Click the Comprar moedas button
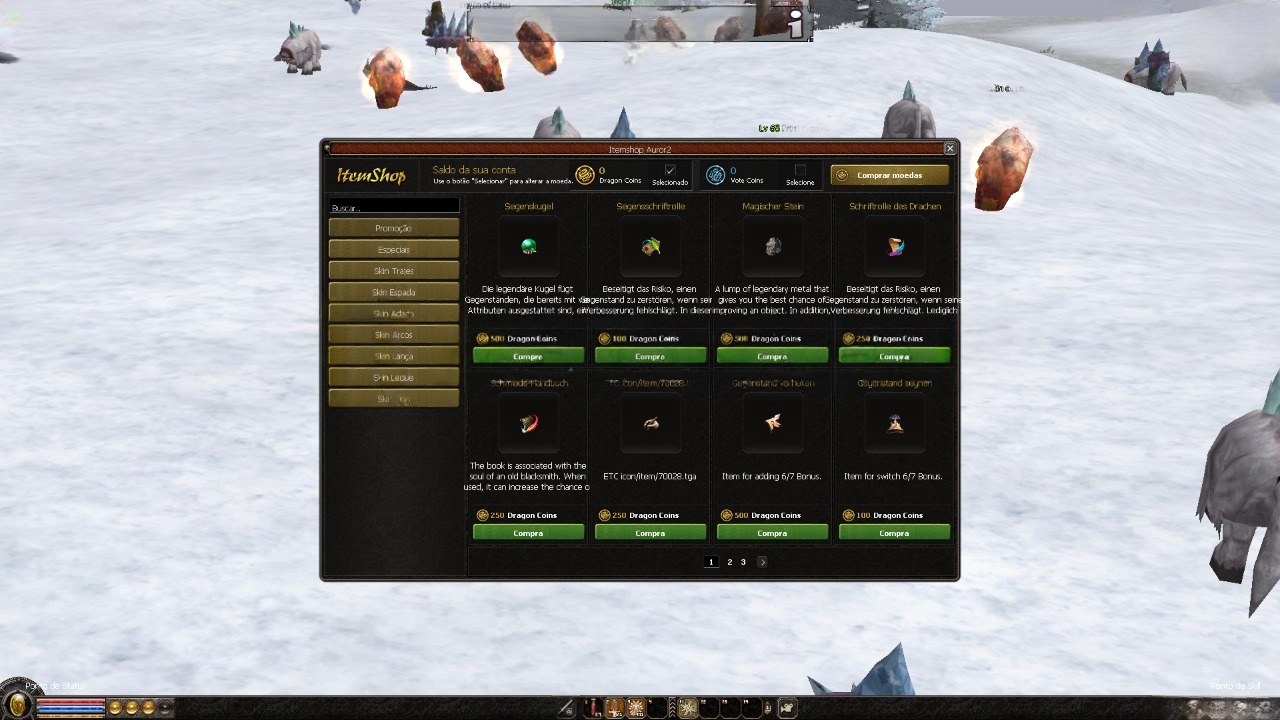The image size is (1280, 720). [x=889, y=175]
